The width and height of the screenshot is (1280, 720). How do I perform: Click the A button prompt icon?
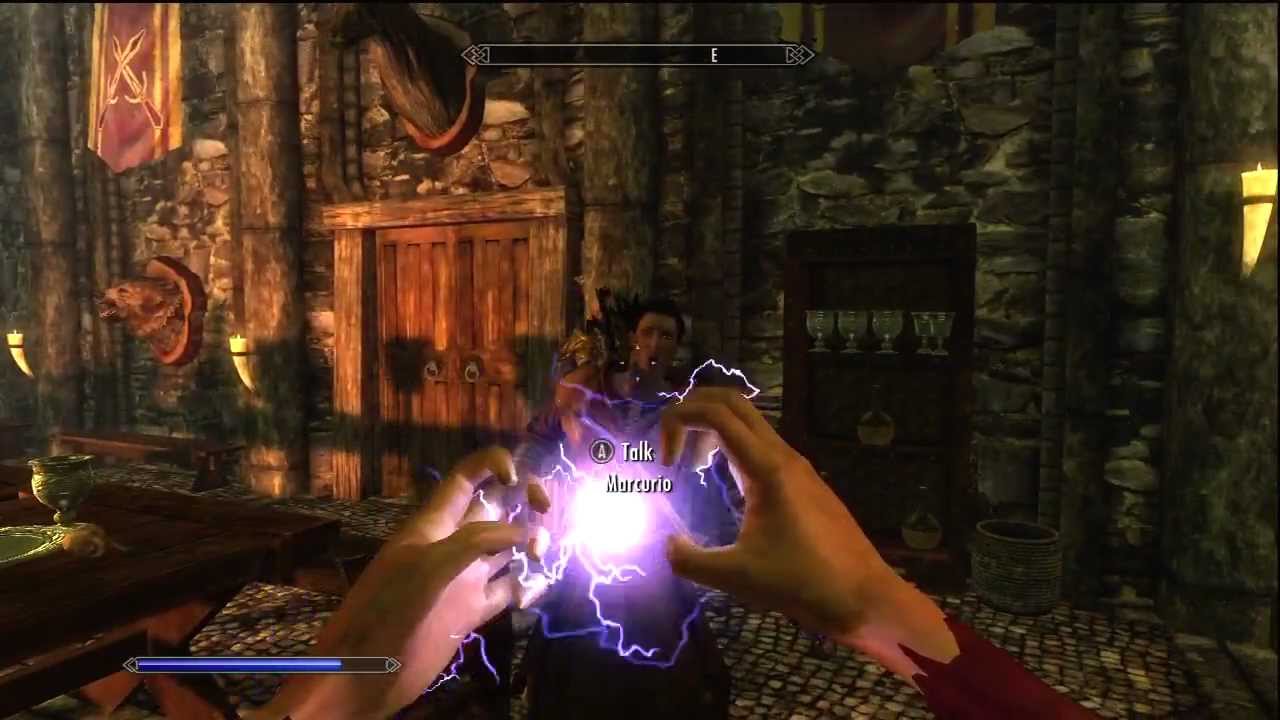click(601, 452)
